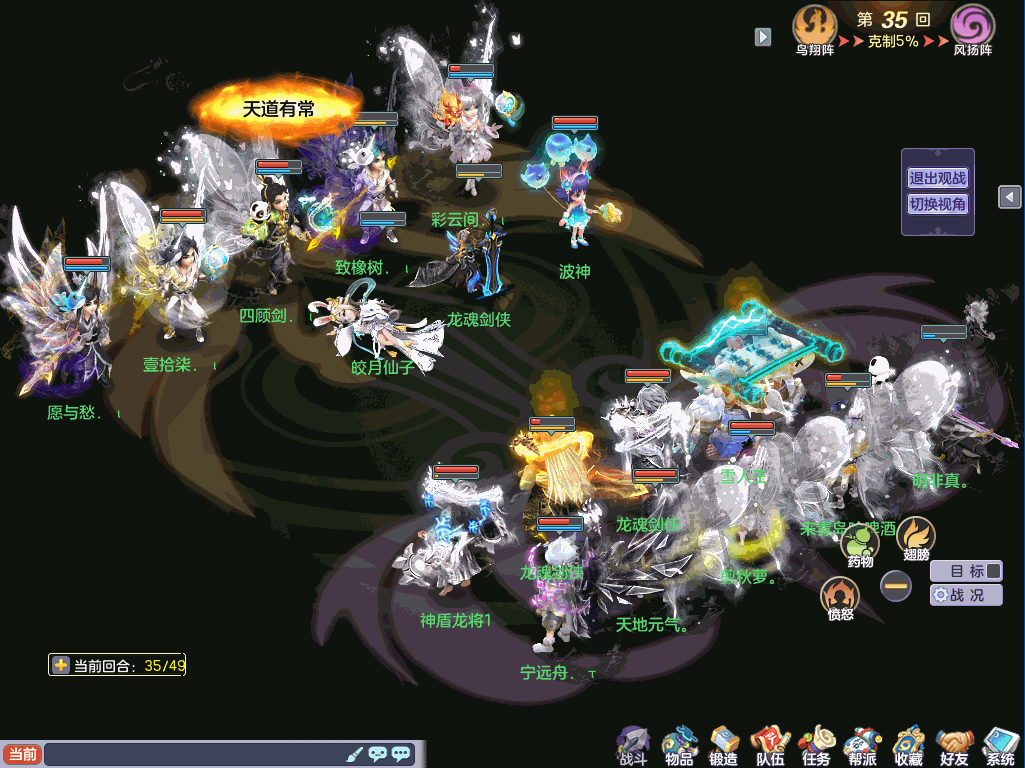Toggle the 目标 target checkbox
The image size is (1025, 768).
click(x=993, y=571)
